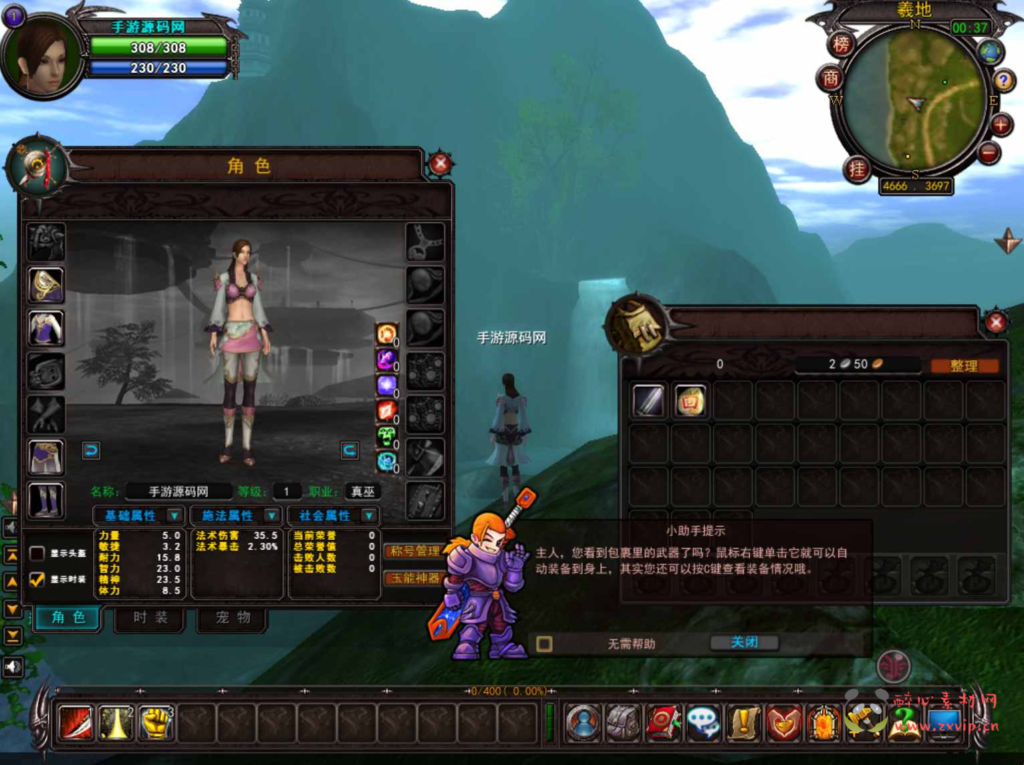1024x765 pixels.
Task: Zoom out the minimap with the minus button
Action: pos(988,153)
